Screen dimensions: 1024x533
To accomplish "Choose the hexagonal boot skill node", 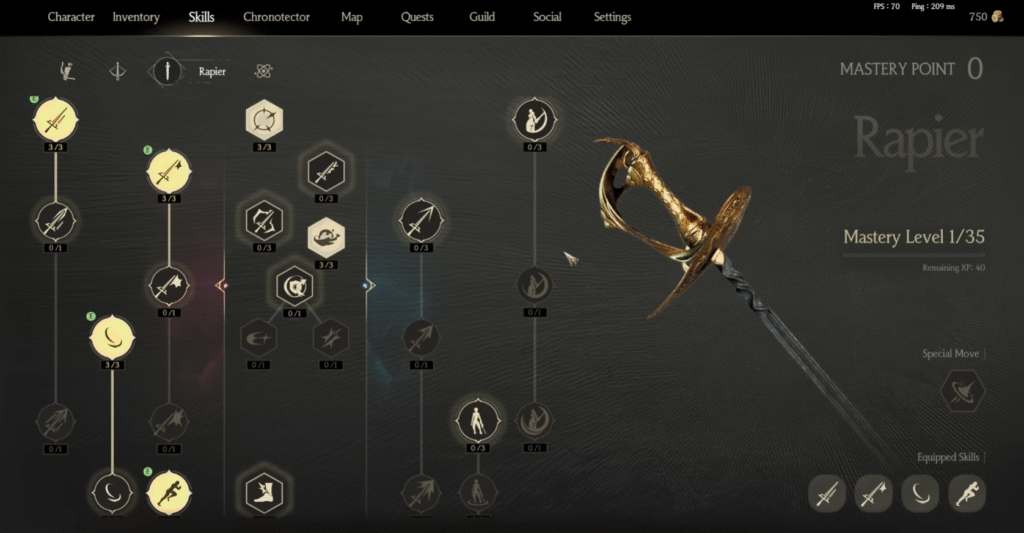I will click(x=264, y=492).
